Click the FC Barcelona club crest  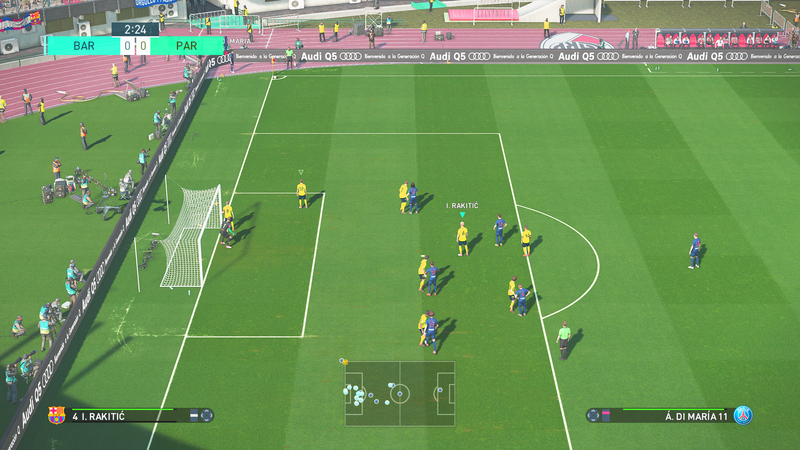[57, 415]
